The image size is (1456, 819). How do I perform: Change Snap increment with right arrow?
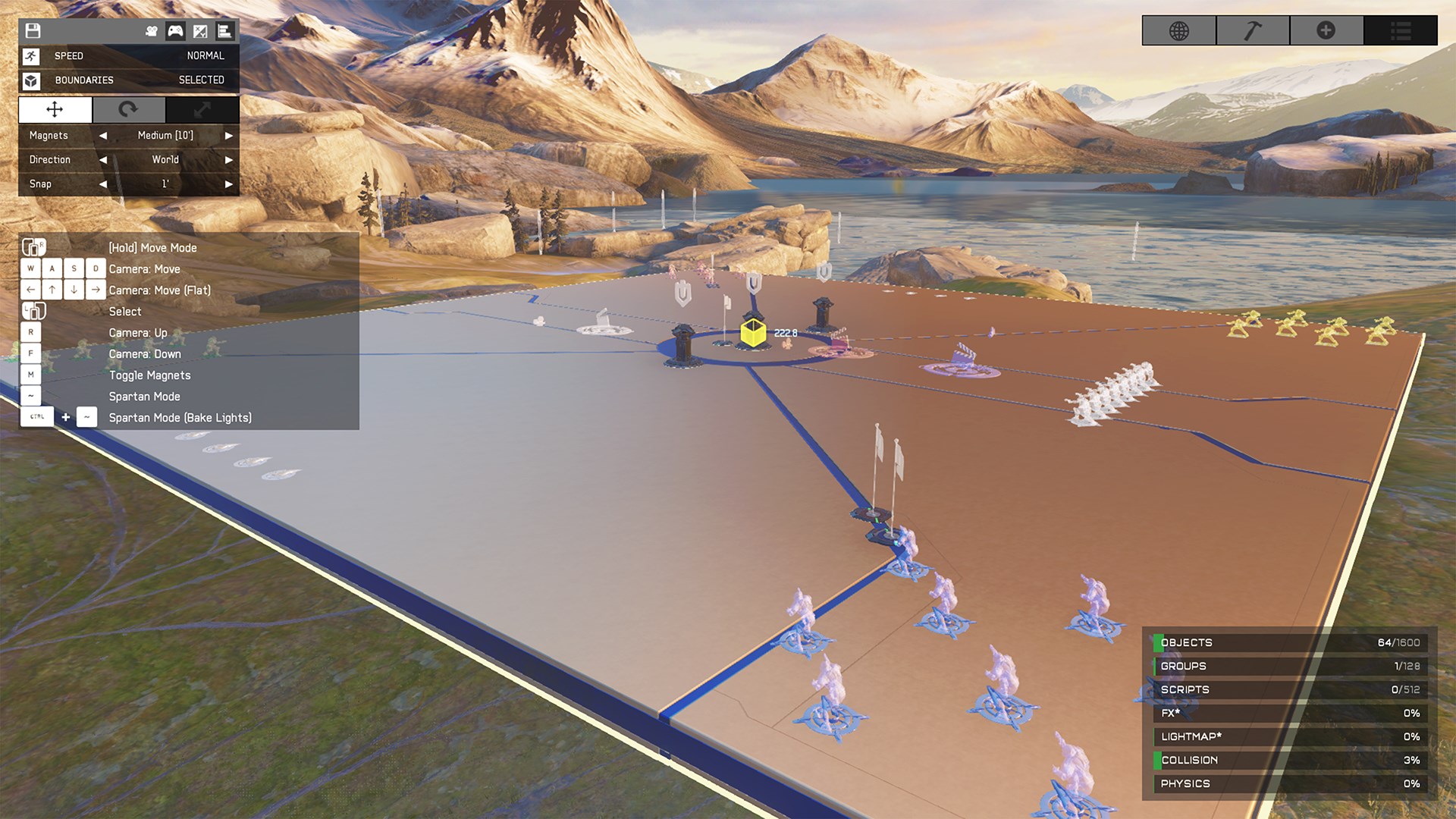229,184
